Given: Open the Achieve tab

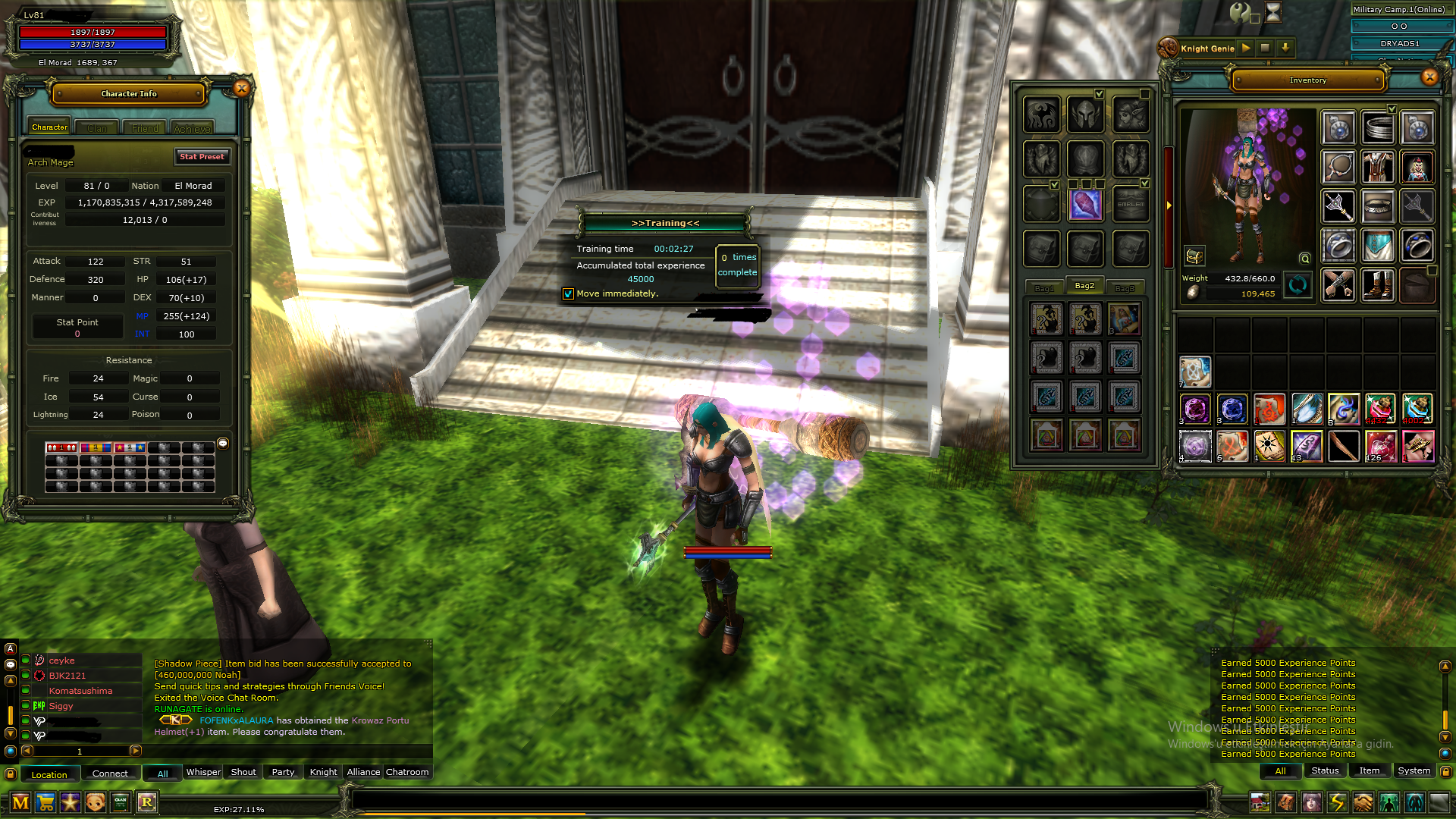Looking at the screenshot, I should [x=192, y=128].
